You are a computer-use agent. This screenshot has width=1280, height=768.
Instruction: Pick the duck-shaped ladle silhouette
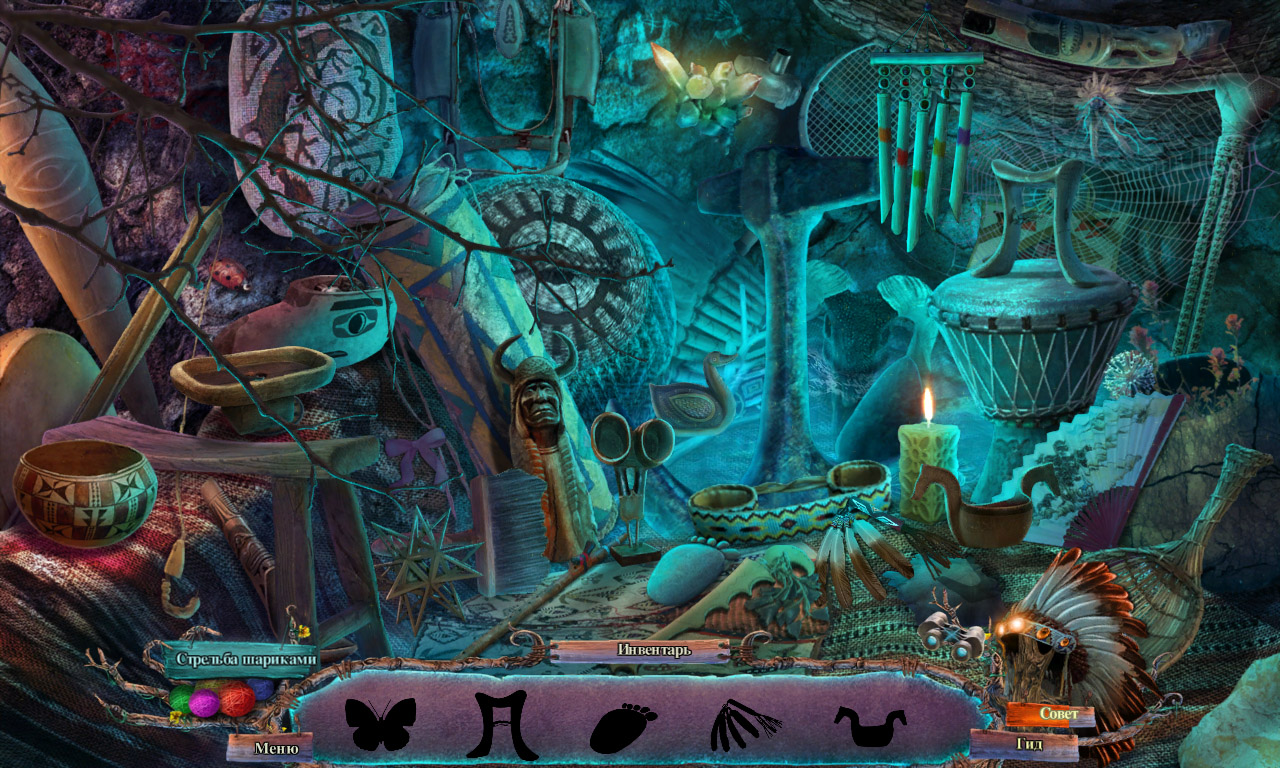point(870,727)
